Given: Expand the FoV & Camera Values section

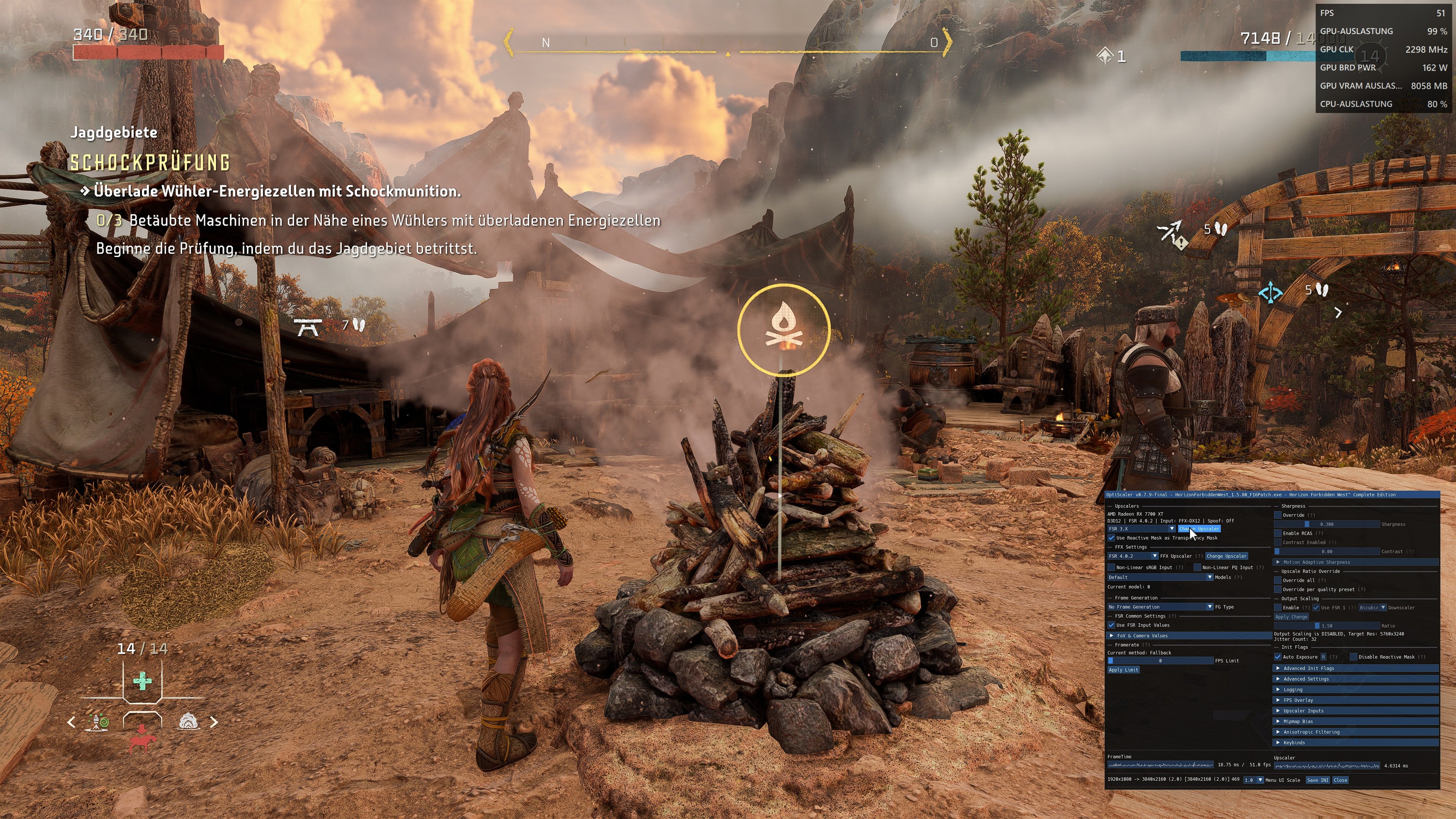Looking at the screenshot, I should [x=1112, y=636].
